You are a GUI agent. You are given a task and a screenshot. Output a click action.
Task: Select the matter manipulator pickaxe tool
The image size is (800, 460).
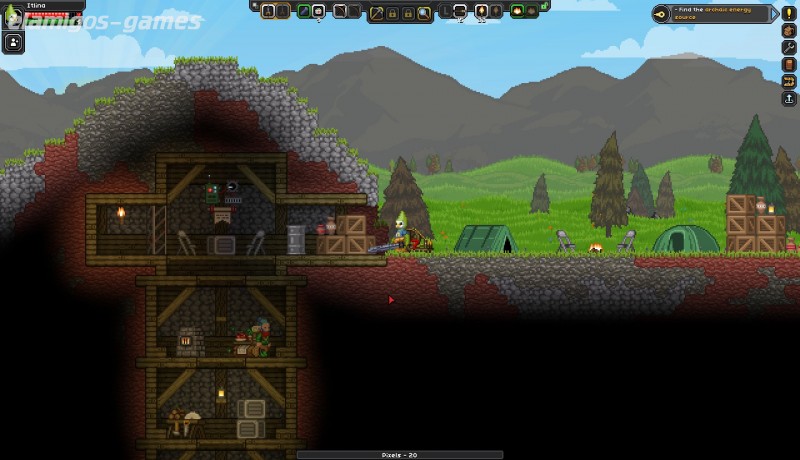click(x=377, y=12)
